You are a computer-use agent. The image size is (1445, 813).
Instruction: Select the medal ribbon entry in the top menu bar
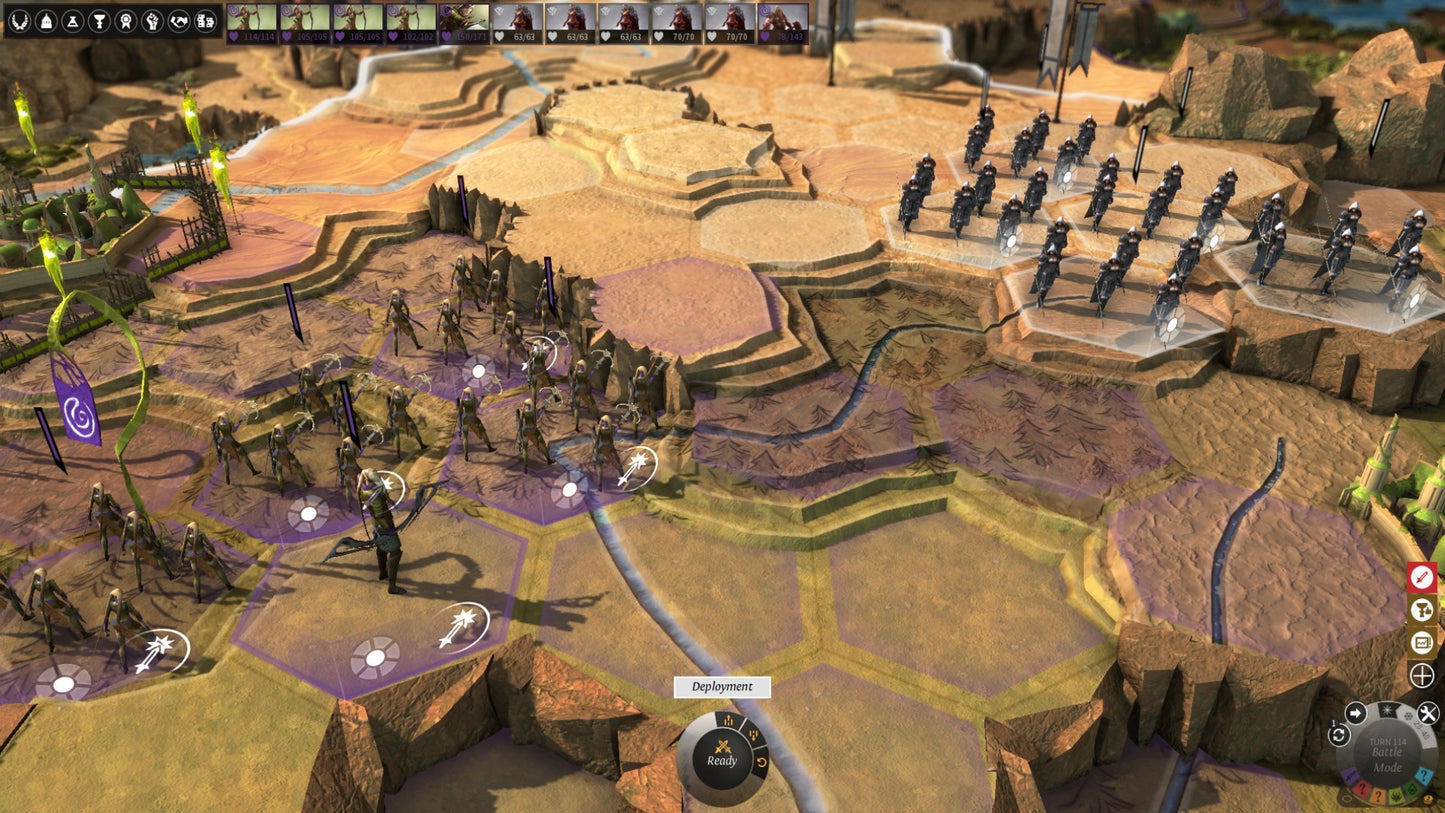click(125, 22)
